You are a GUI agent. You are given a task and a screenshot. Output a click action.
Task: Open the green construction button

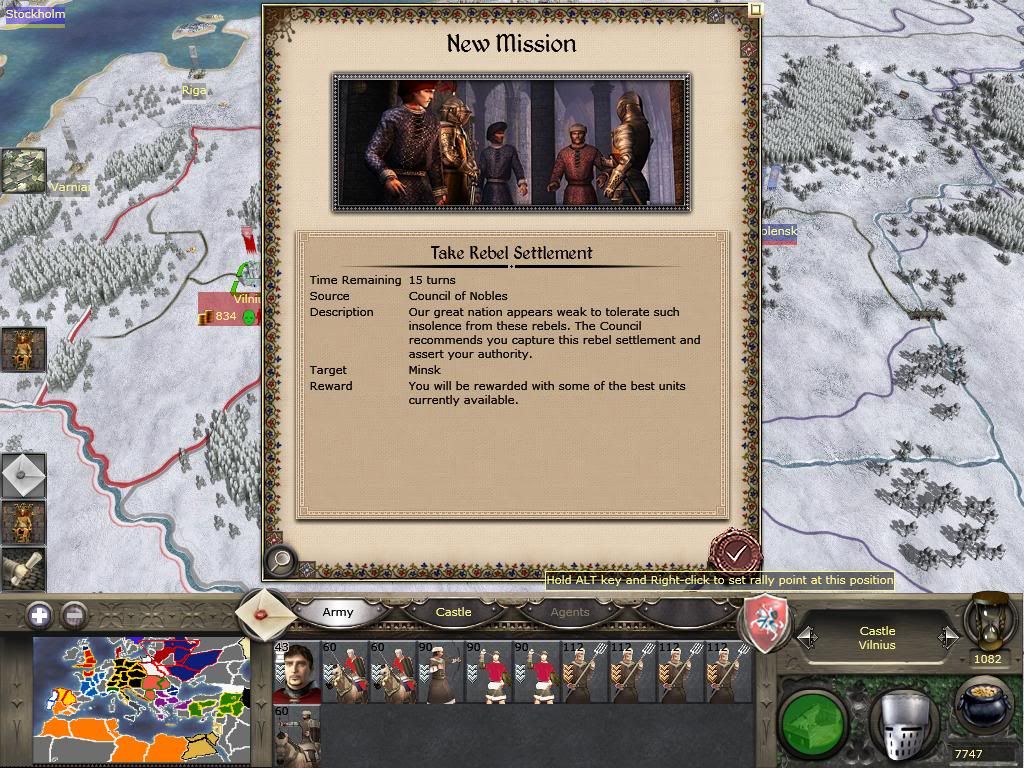(813, 716)
